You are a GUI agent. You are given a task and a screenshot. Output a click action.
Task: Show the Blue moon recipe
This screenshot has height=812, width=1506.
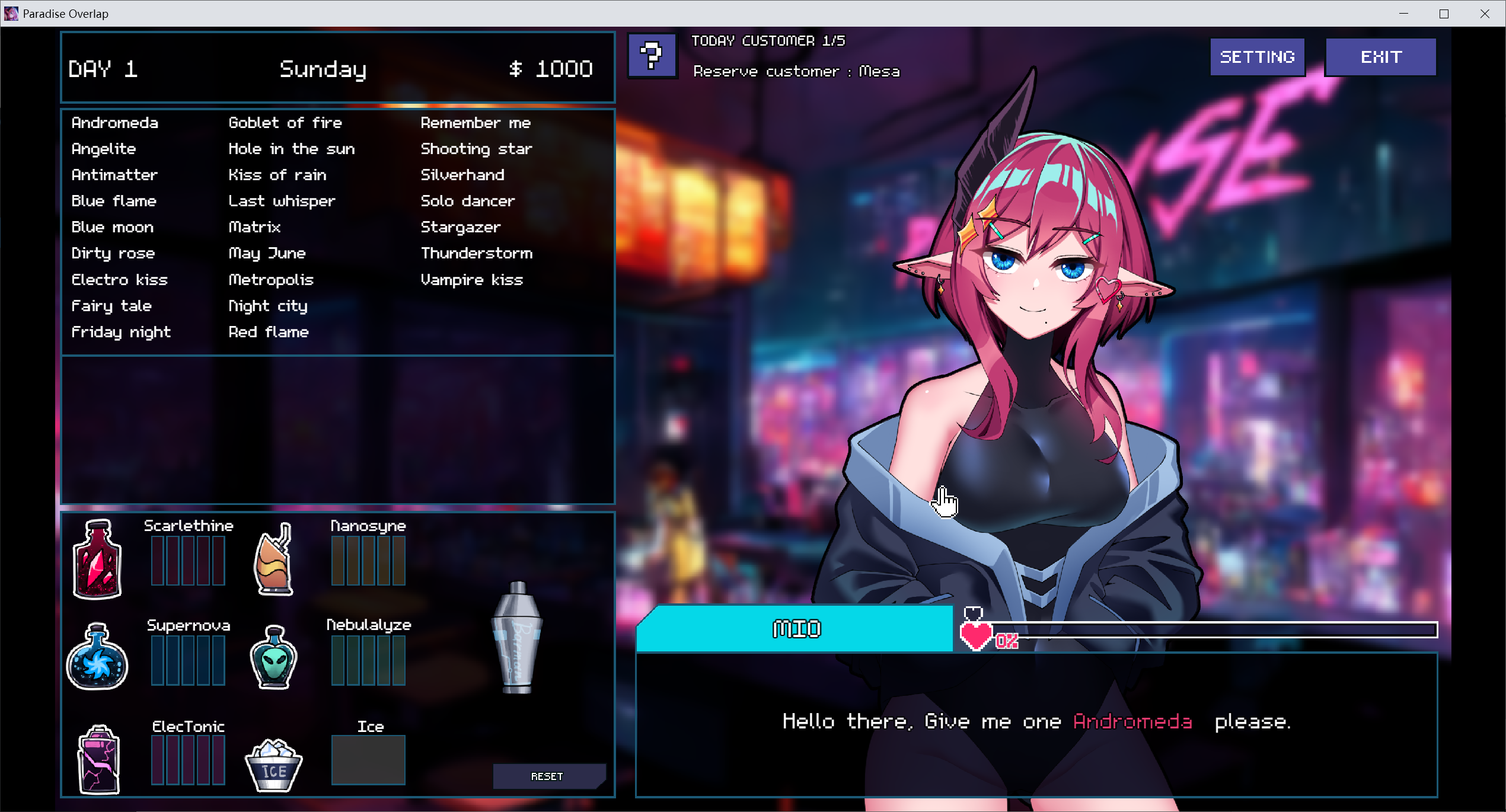point(113,227)
